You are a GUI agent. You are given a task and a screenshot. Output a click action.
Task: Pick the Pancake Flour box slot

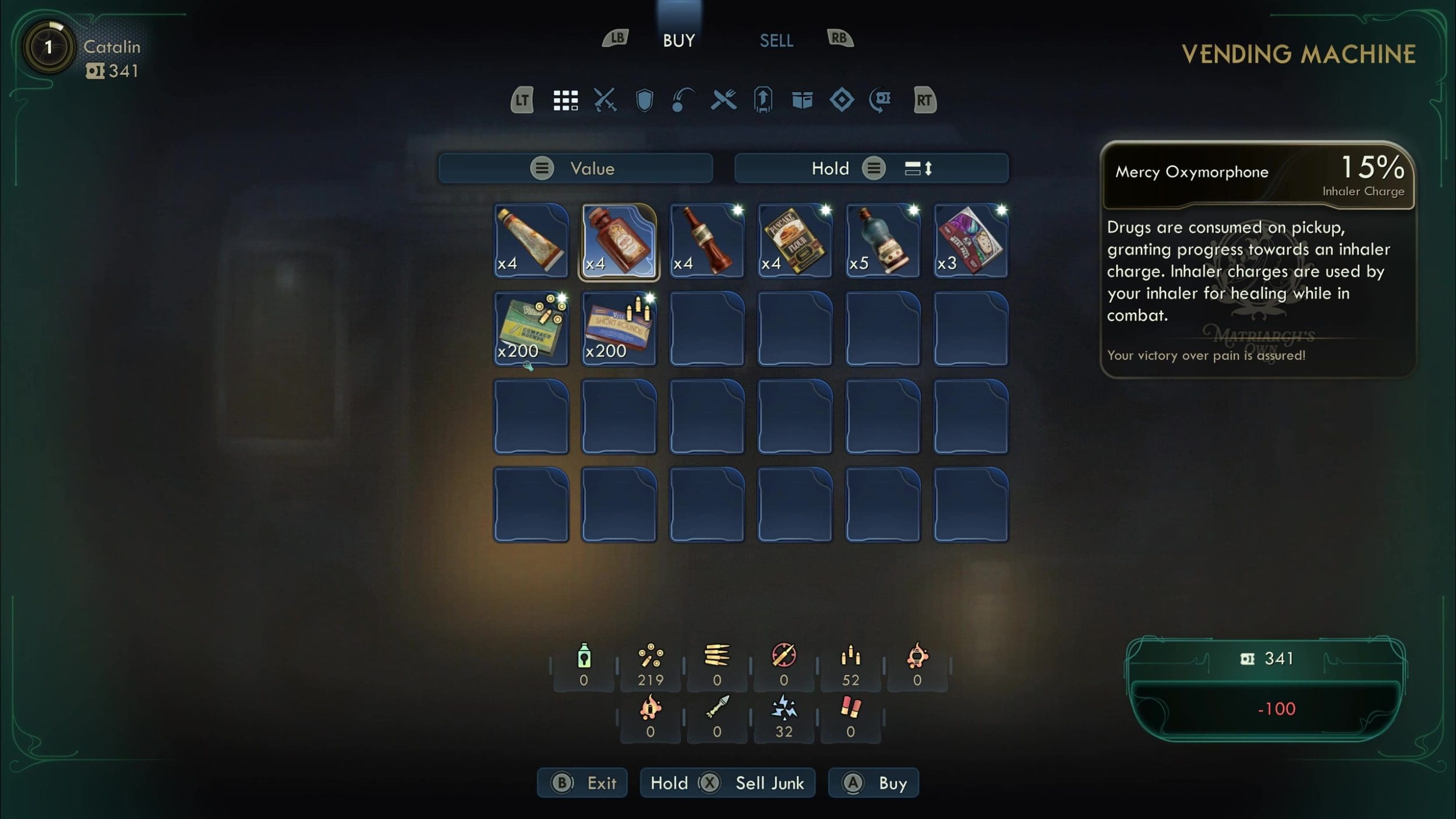coord(794,241)
